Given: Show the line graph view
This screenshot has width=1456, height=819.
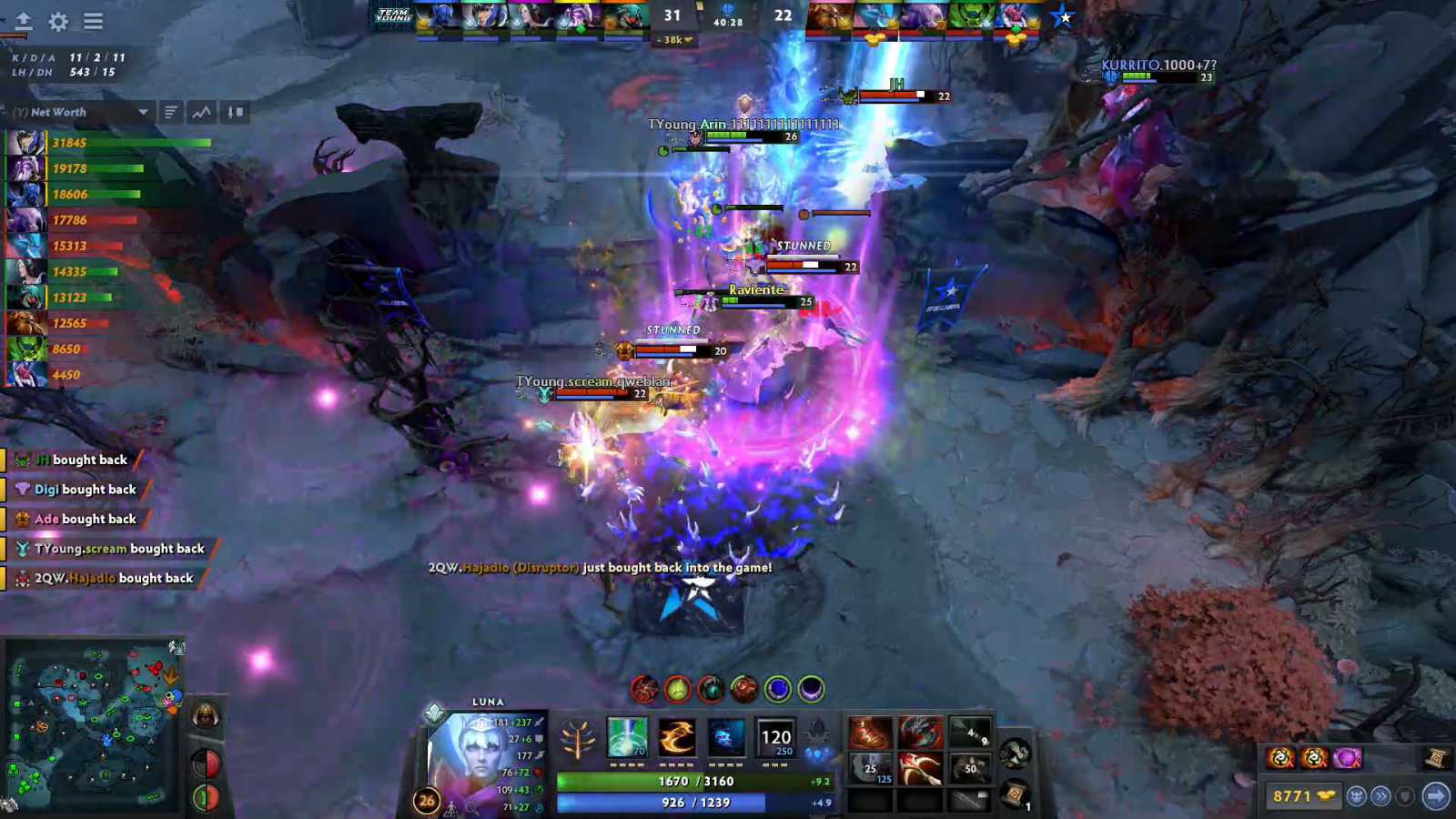Looking at the screenshot, I should tap(202, 112).
